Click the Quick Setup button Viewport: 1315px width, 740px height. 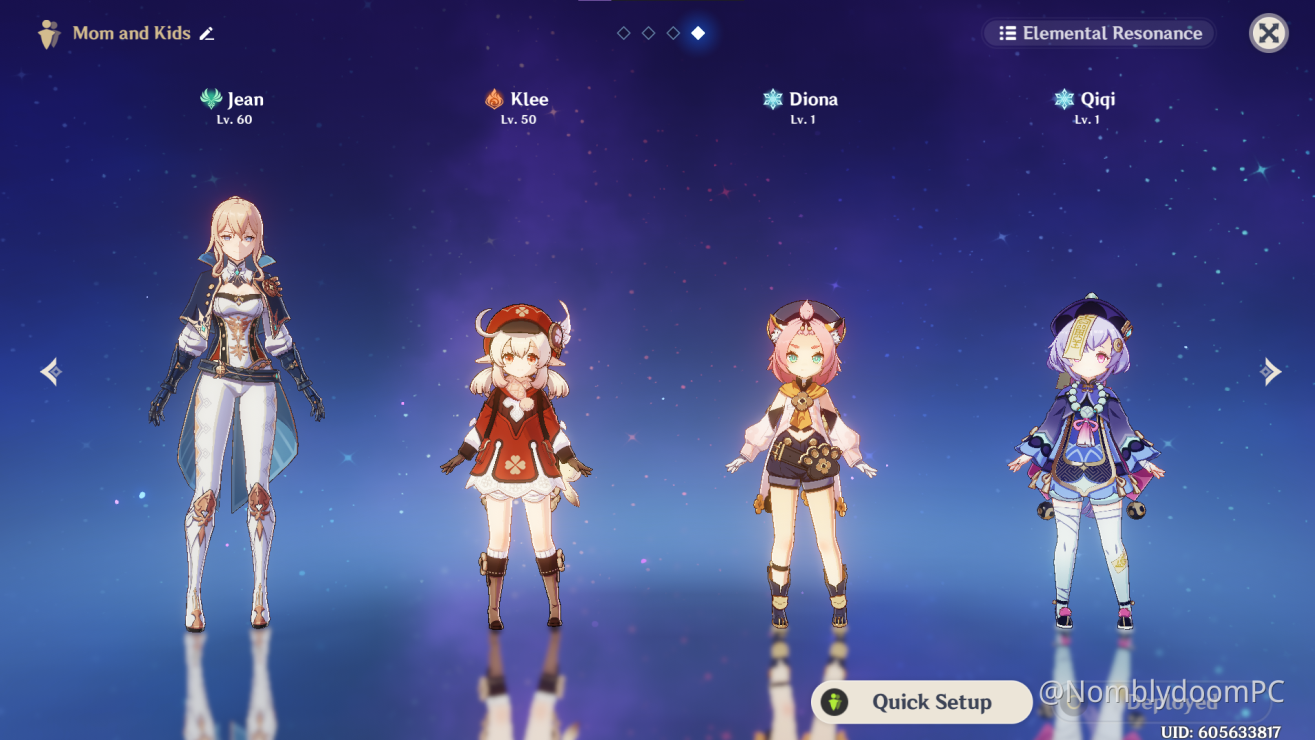921,702
